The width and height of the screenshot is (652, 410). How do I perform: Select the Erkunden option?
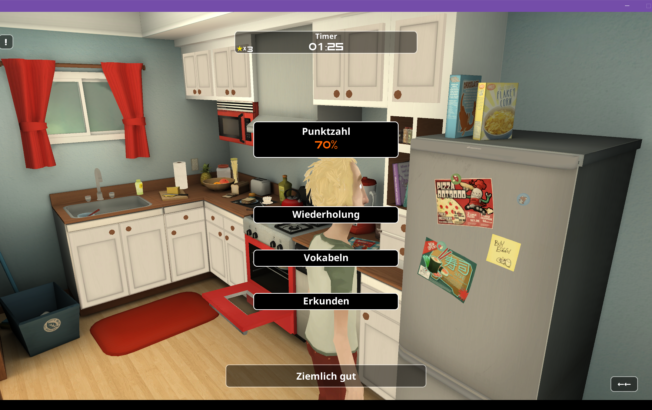point(325,301)
